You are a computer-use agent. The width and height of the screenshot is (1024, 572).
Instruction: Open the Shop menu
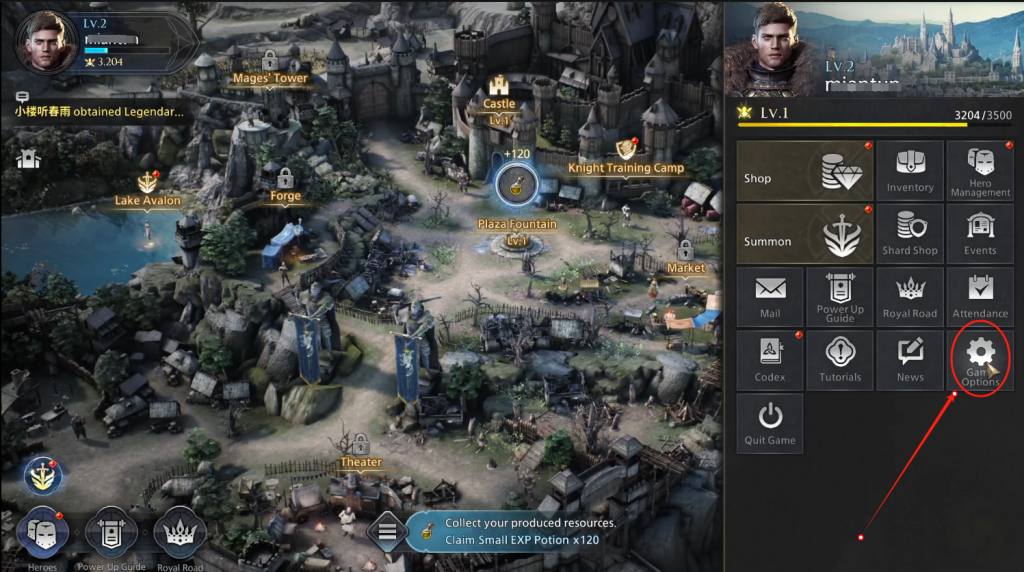tap(804, 171)
